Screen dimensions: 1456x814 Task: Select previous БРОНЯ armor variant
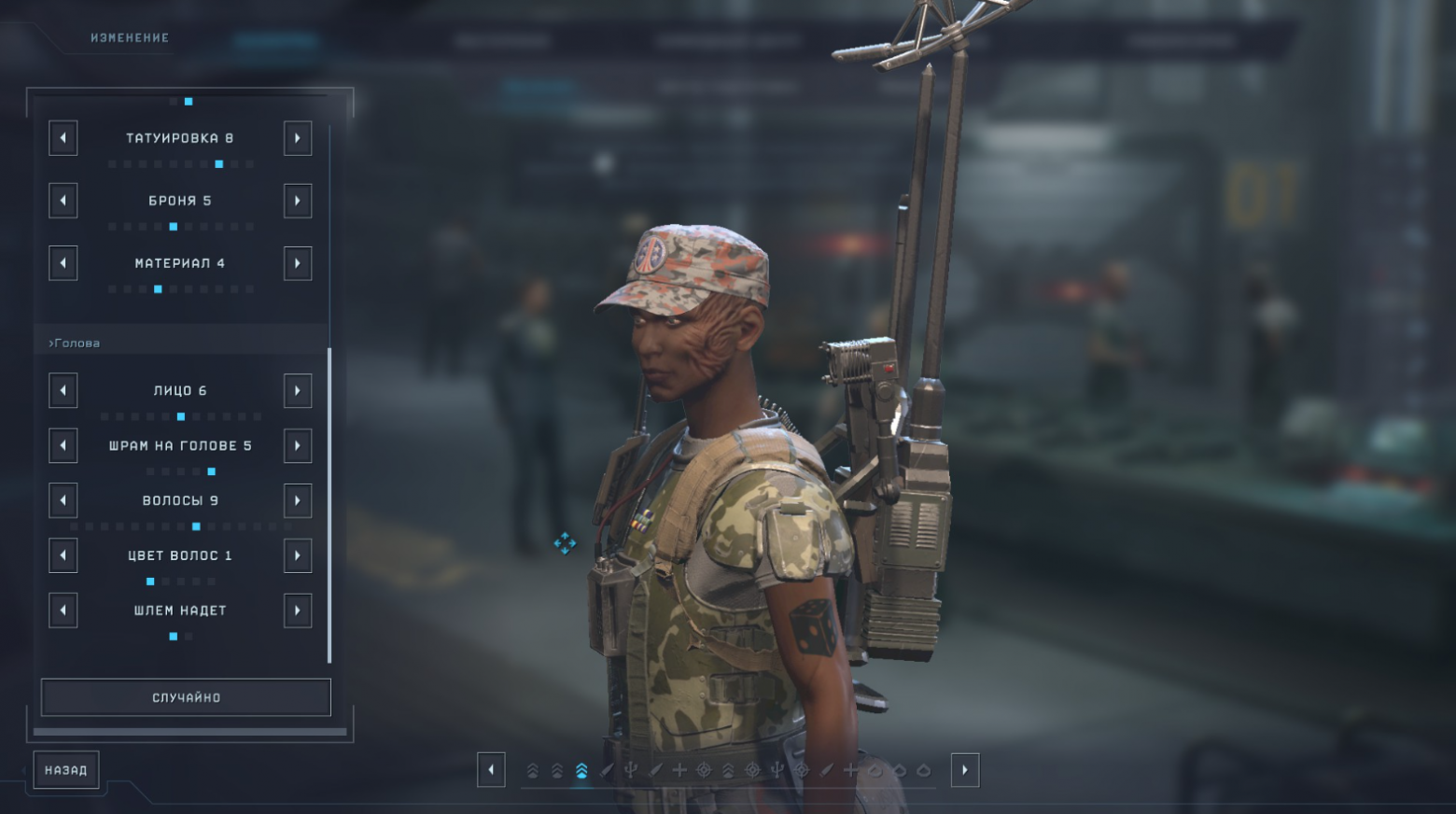point(63,201)
